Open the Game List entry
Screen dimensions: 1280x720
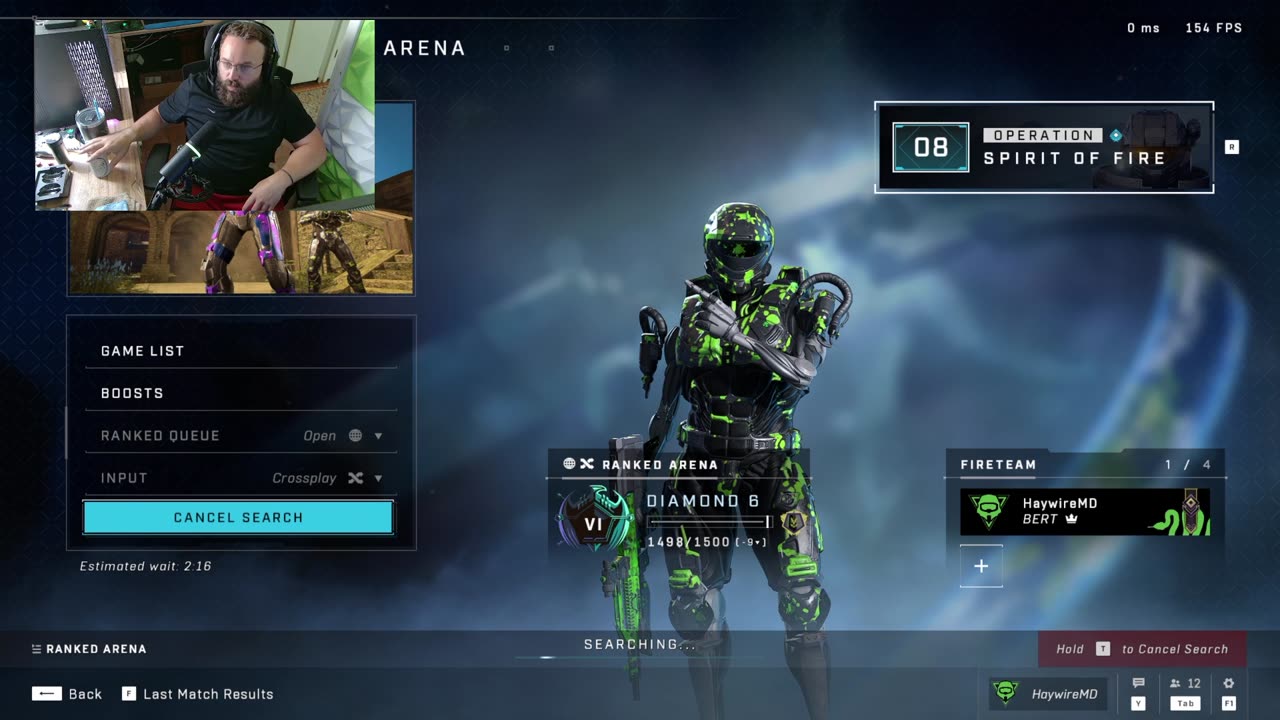pos(240,351)
